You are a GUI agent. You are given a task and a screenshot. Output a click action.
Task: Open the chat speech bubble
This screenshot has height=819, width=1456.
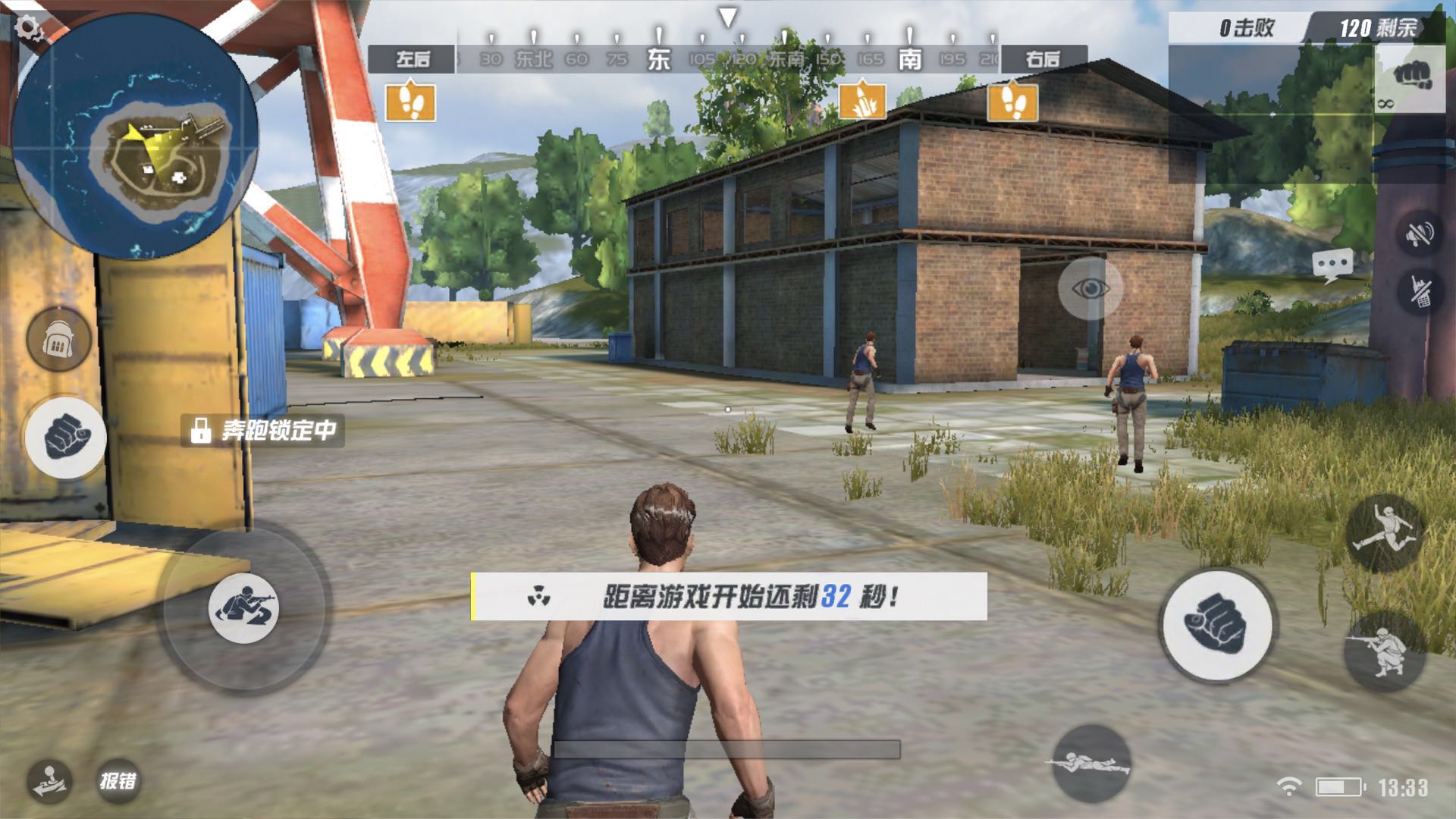click(x=1332, y=265)
